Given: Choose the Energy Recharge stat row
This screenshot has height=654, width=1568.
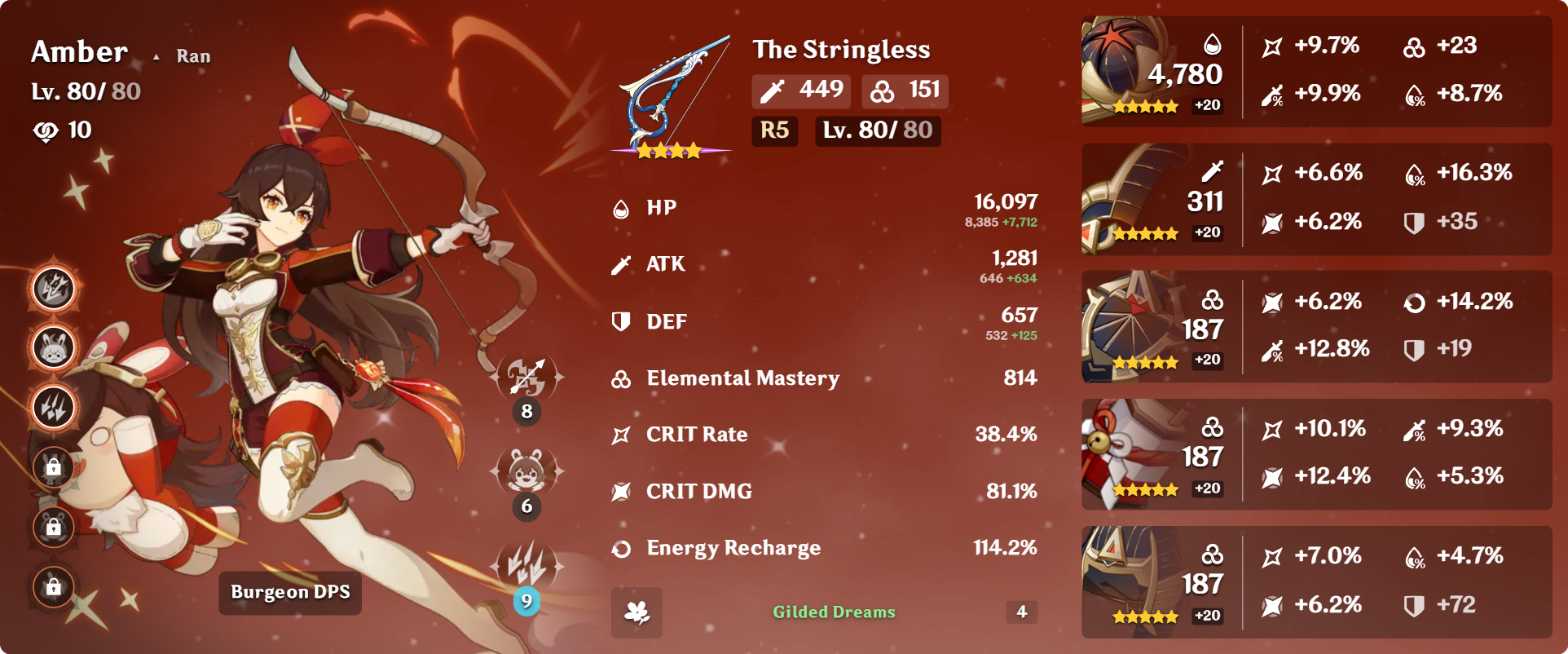Looking at the screenshot, I should click(823, 548).
